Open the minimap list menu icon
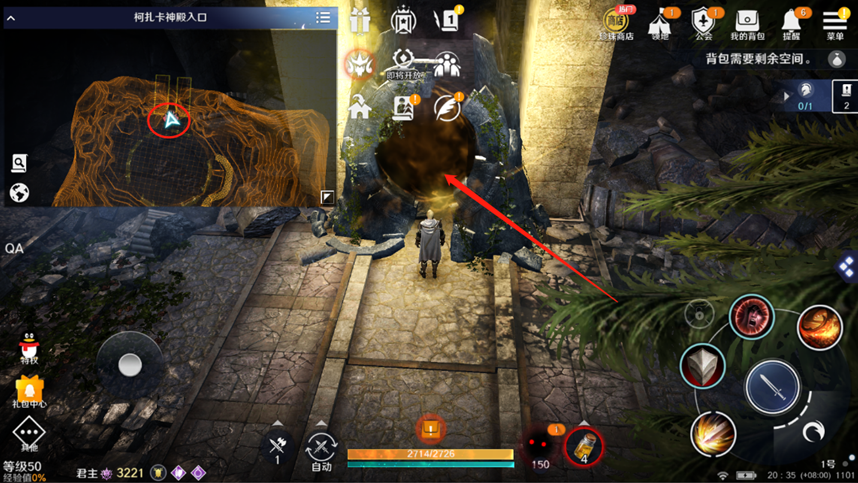Image resolution: width=858 pixels, height=483 pixels. [x=323, y=17]
